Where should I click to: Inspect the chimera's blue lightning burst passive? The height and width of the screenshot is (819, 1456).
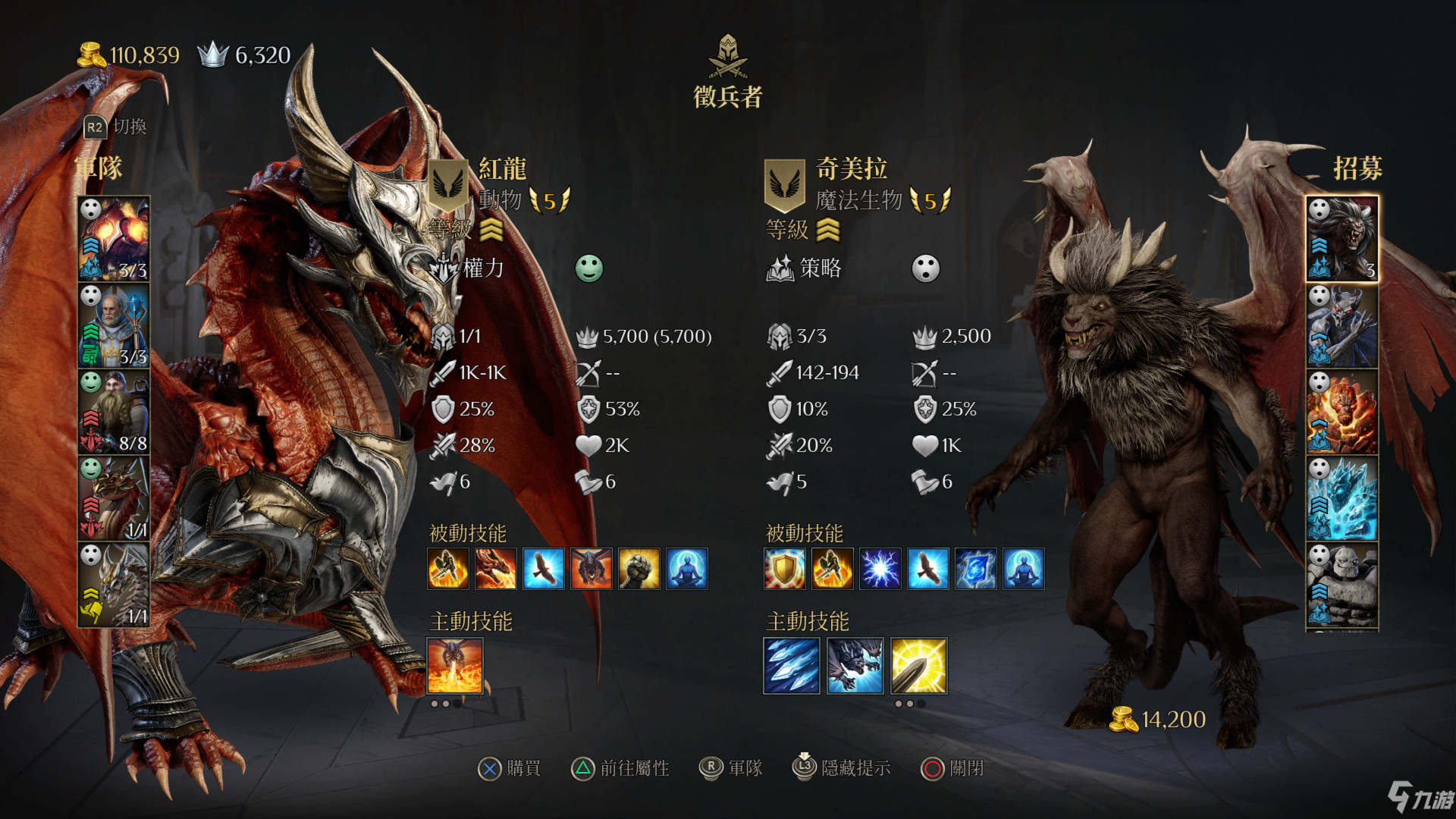[x=880, y=569]
